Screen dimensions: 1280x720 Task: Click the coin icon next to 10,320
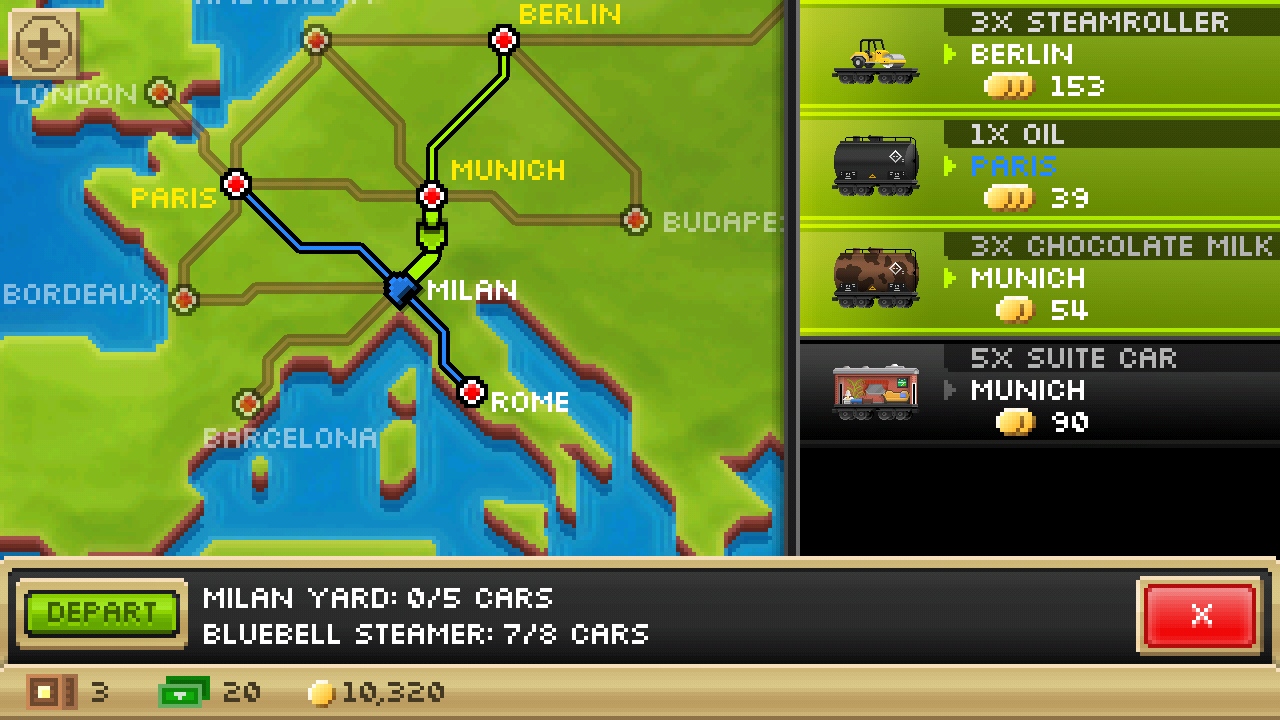322,692
